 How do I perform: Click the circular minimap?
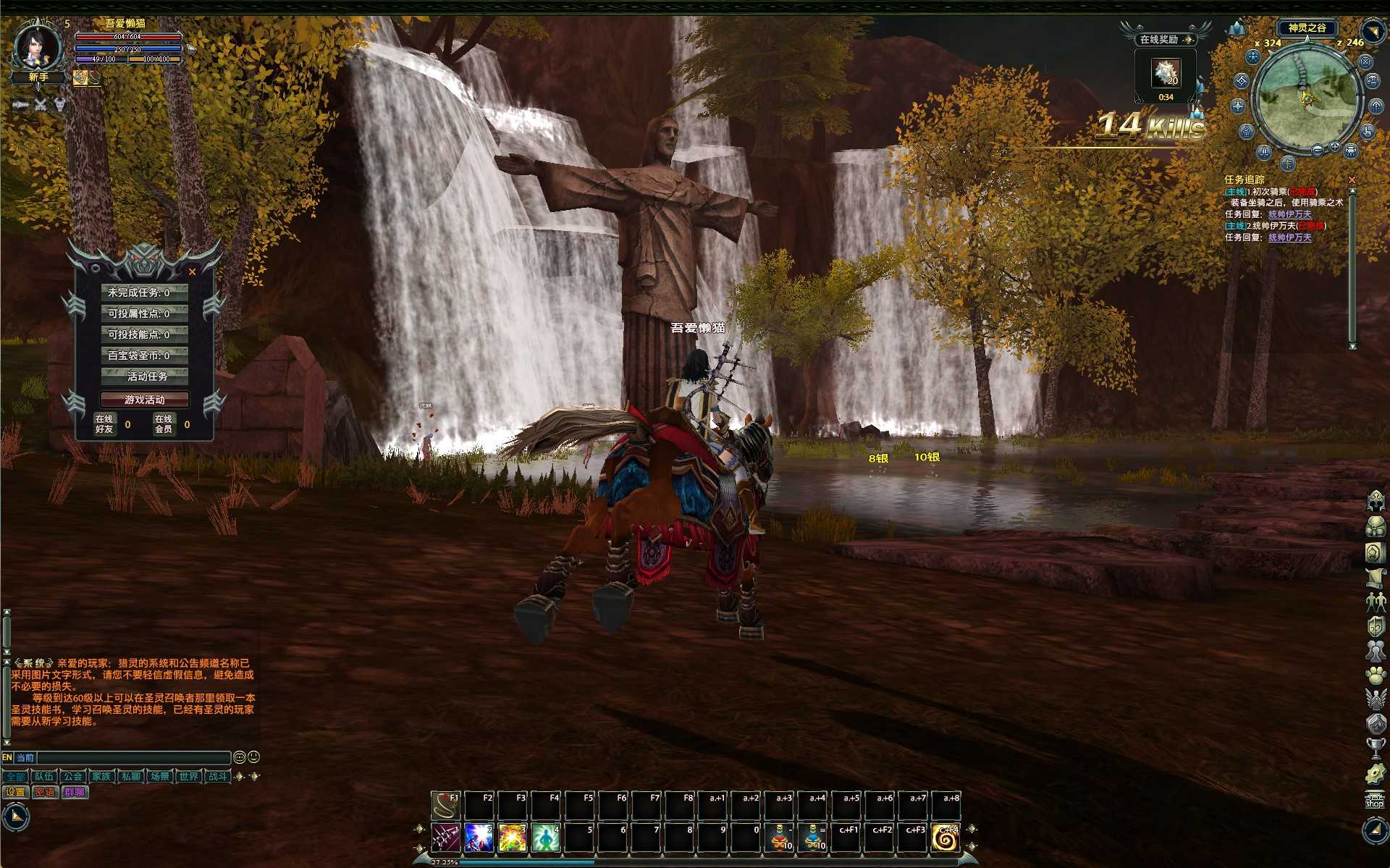pyautogui.click(x=1307, y=96)
